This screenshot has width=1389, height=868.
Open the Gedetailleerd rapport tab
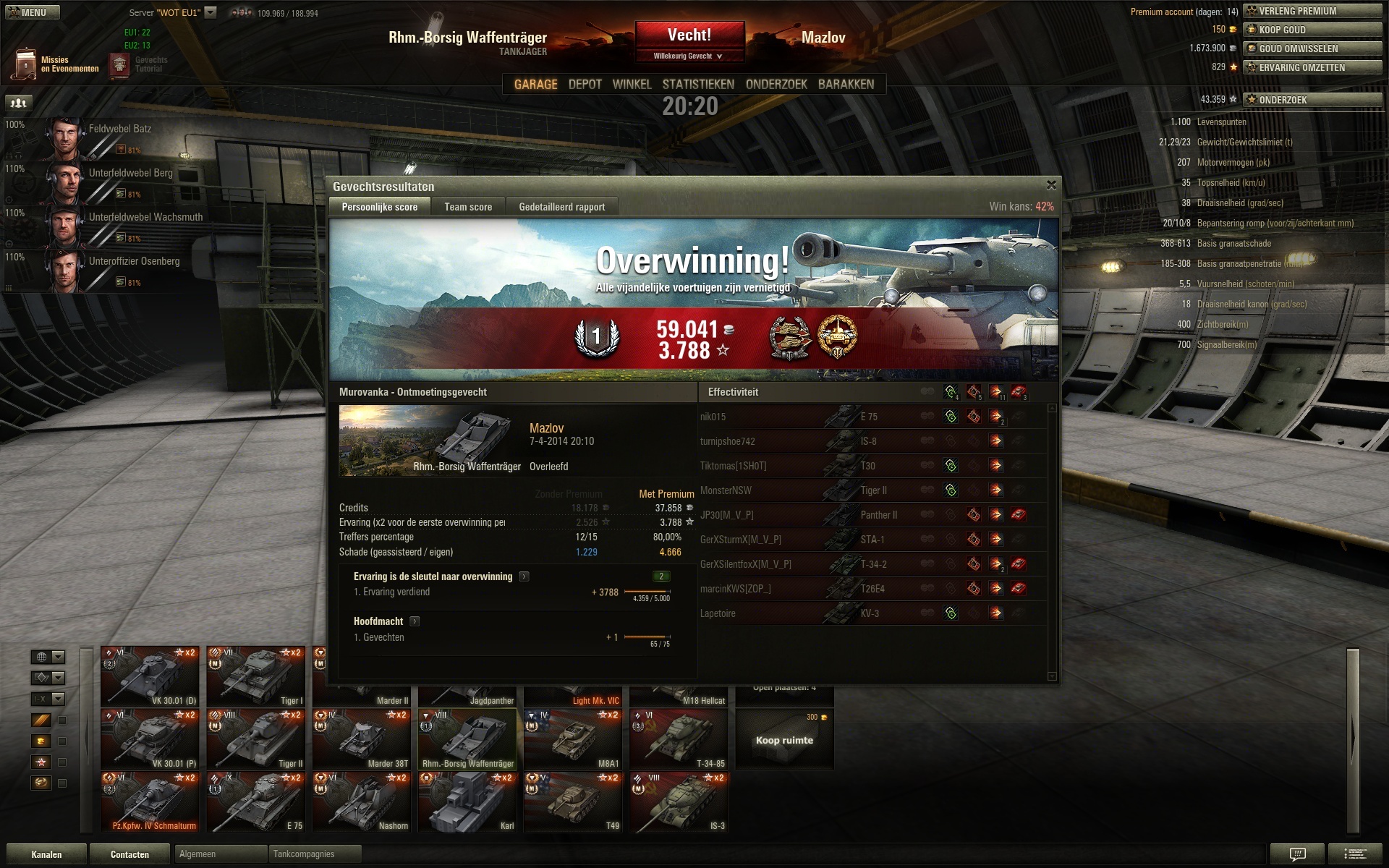[x=561, y=207]
